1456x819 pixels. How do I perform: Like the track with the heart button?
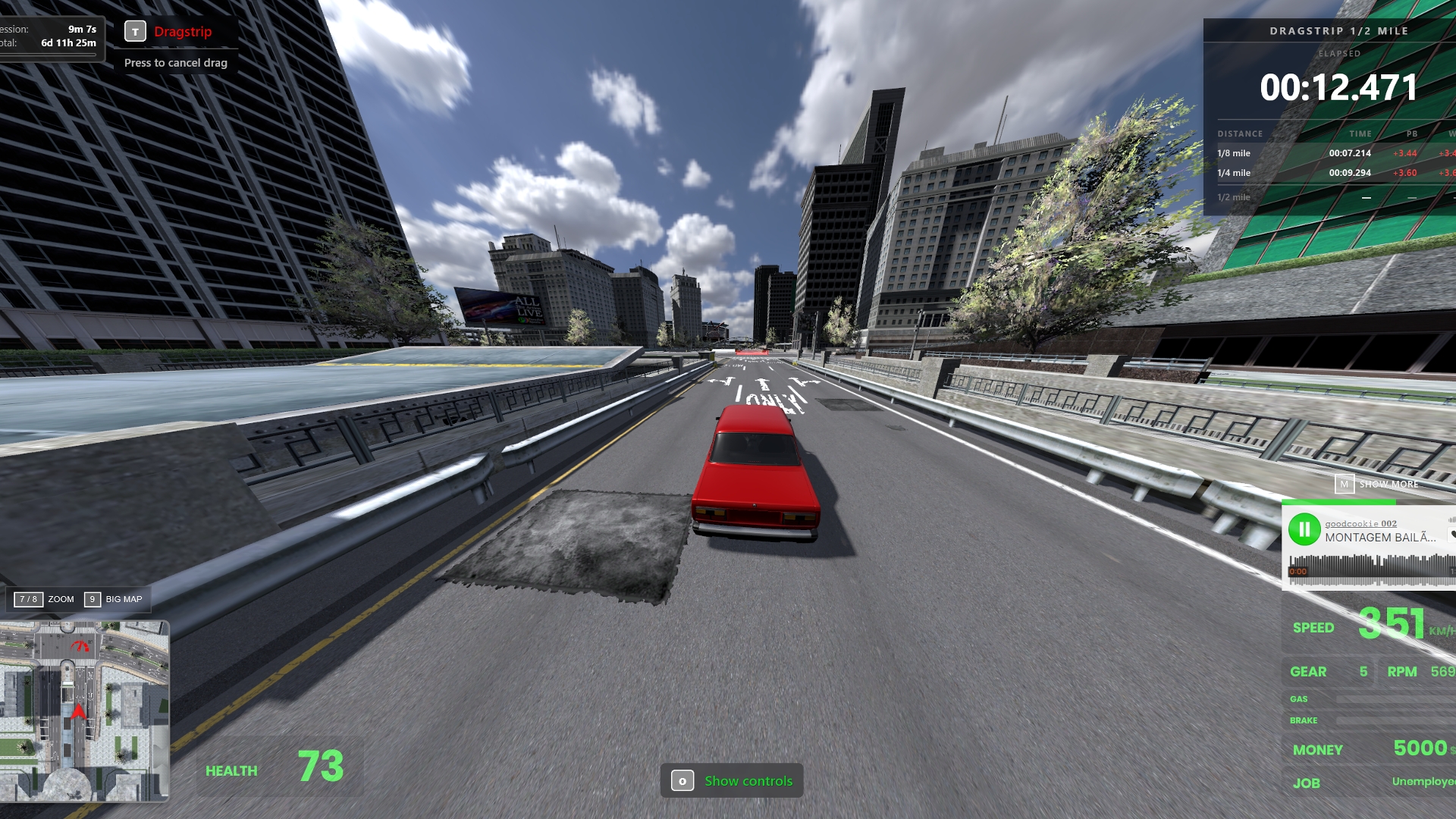[x=1451, y=535]
